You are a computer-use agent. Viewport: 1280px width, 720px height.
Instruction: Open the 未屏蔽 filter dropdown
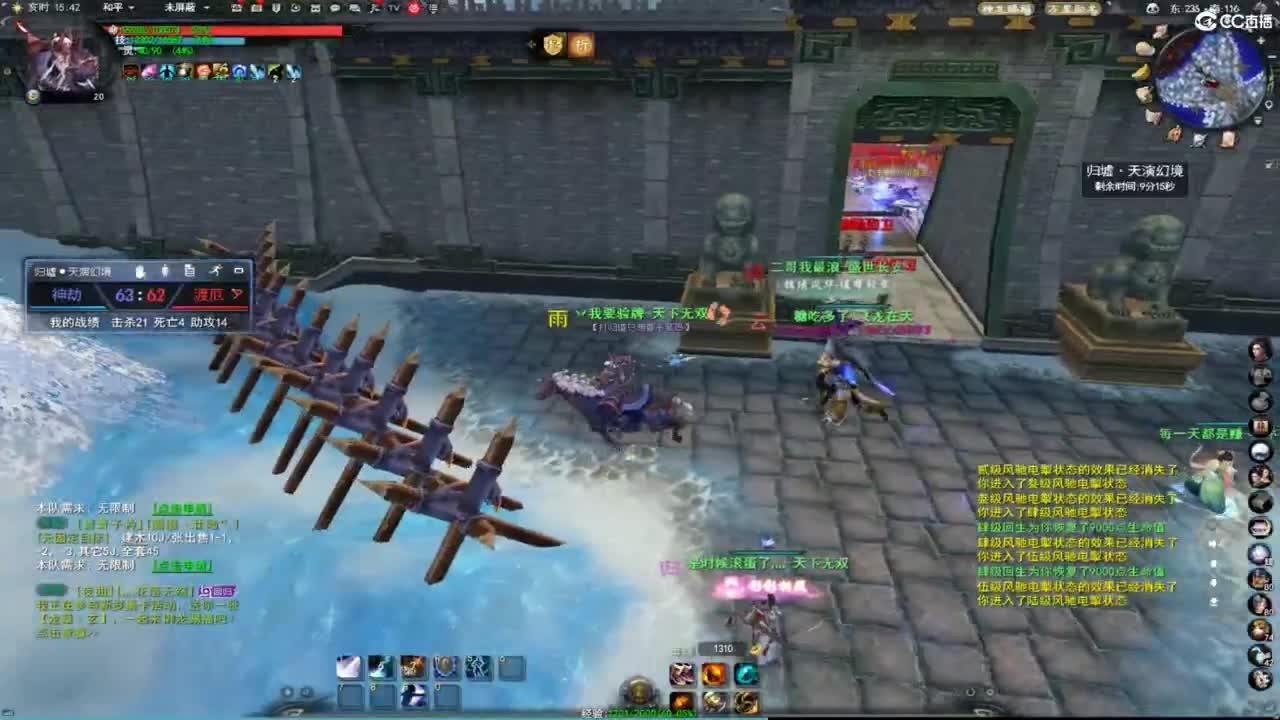pyautogui.click(x=190, y=9)
